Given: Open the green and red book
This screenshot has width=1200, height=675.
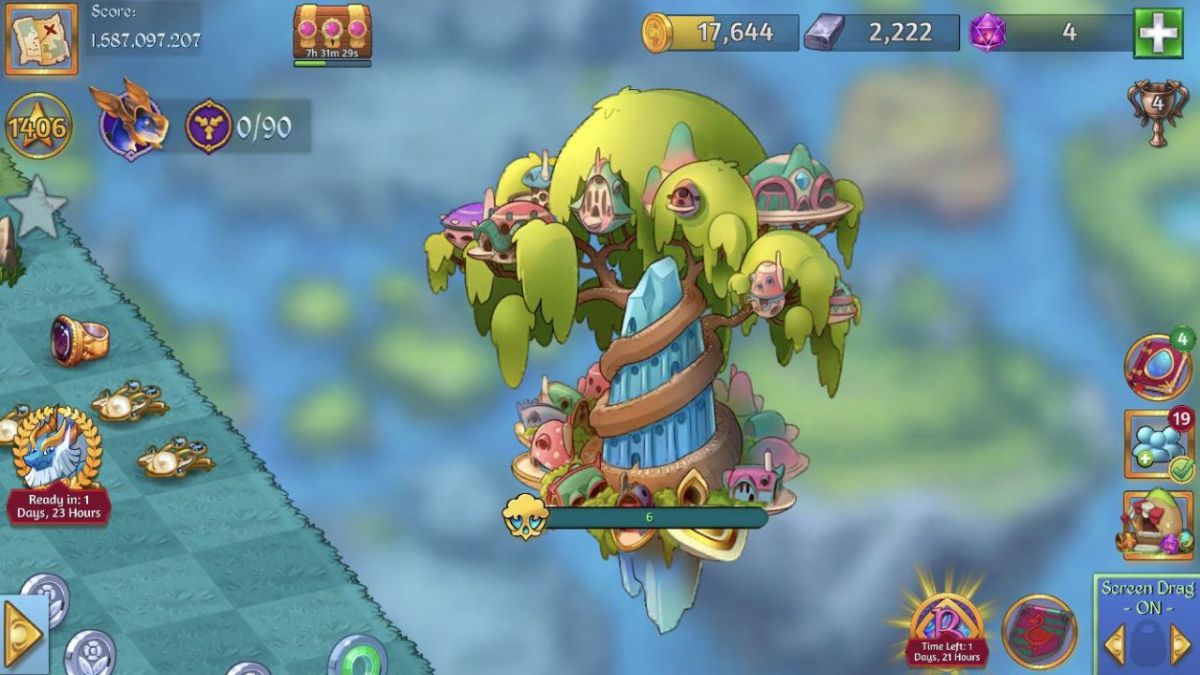Looking at the screenshot, I should coord(1039,631).
